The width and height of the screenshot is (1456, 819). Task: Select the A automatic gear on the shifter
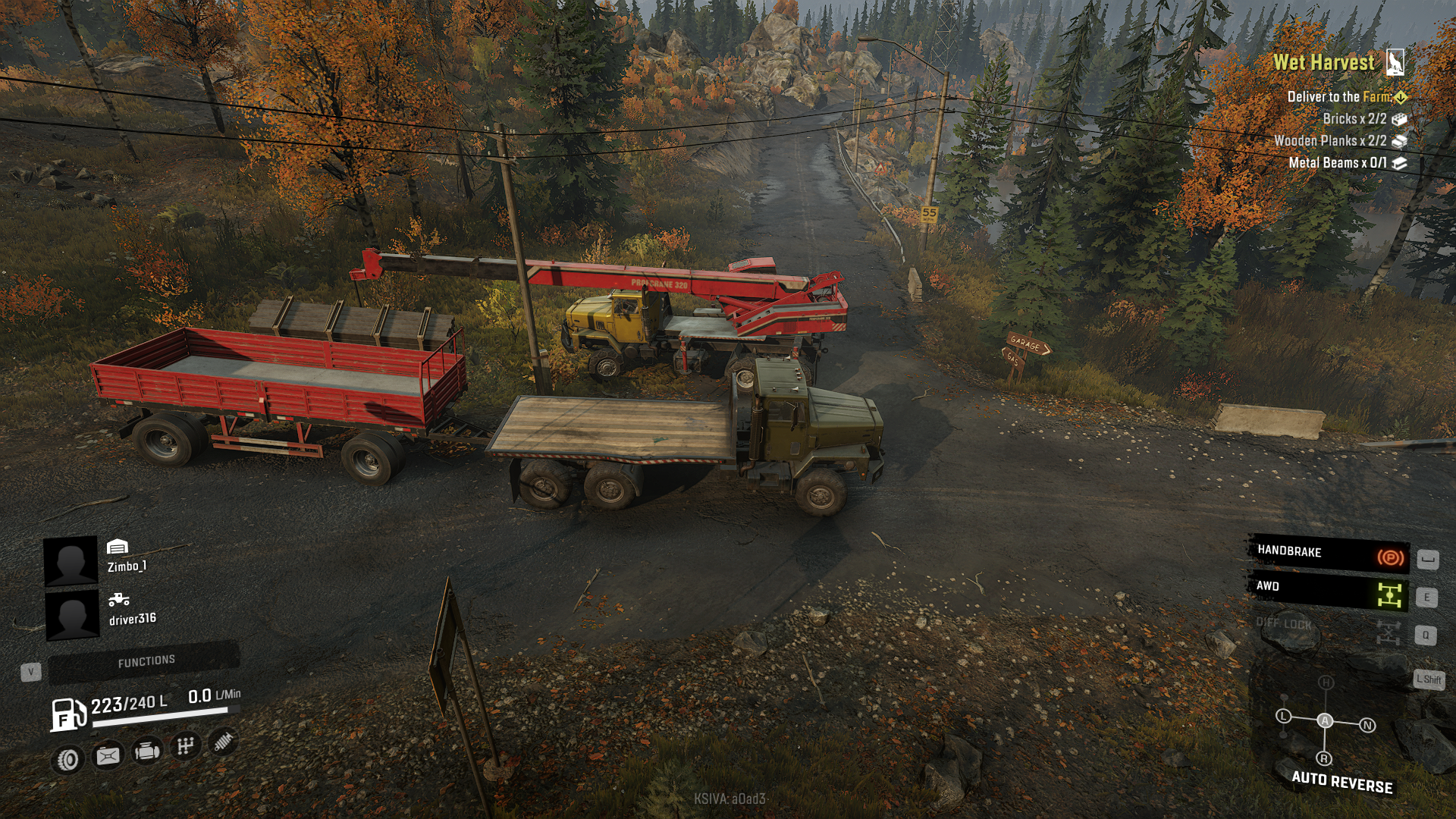[1325, 720]
